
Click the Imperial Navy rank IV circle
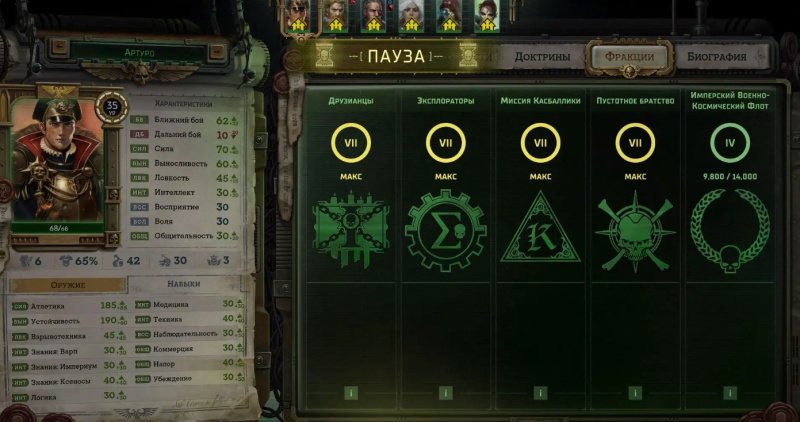tap(730, 145)
